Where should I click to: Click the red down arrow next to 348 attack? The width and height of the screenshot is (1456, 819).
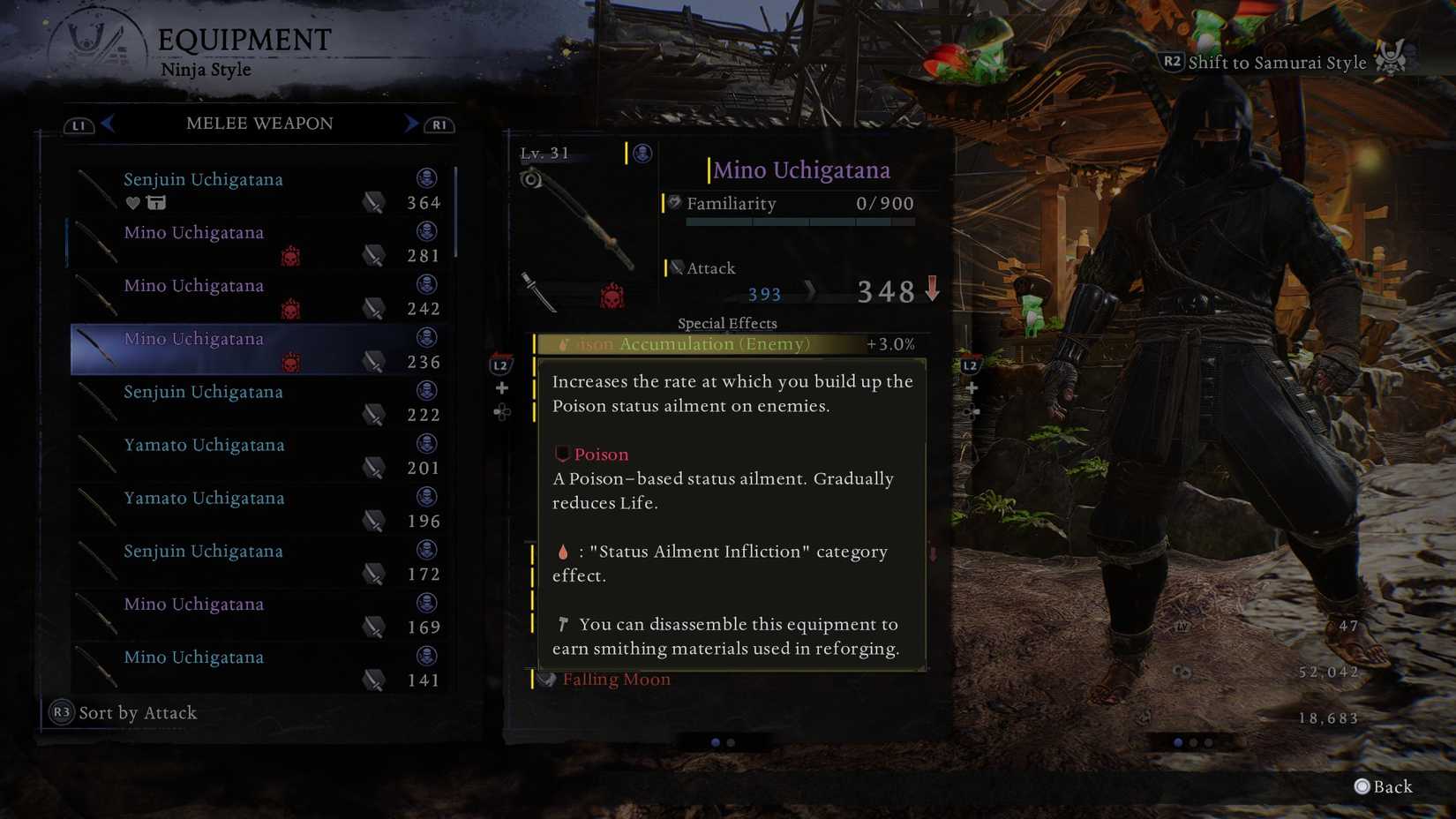click(933, 289)
